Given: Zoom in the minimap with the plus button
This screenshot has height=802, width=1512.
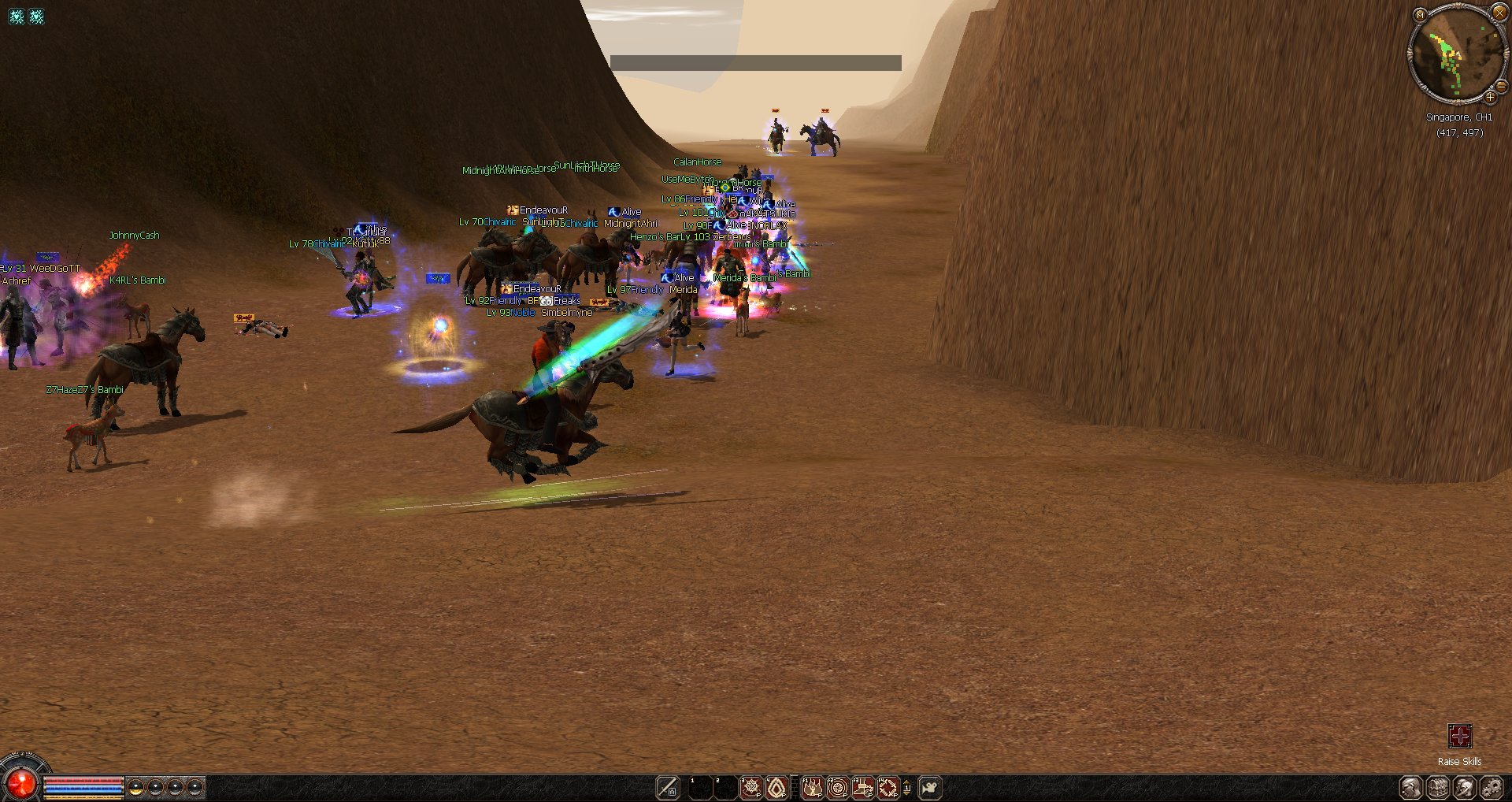Looking at the screenshot, I should (1490, 98).
